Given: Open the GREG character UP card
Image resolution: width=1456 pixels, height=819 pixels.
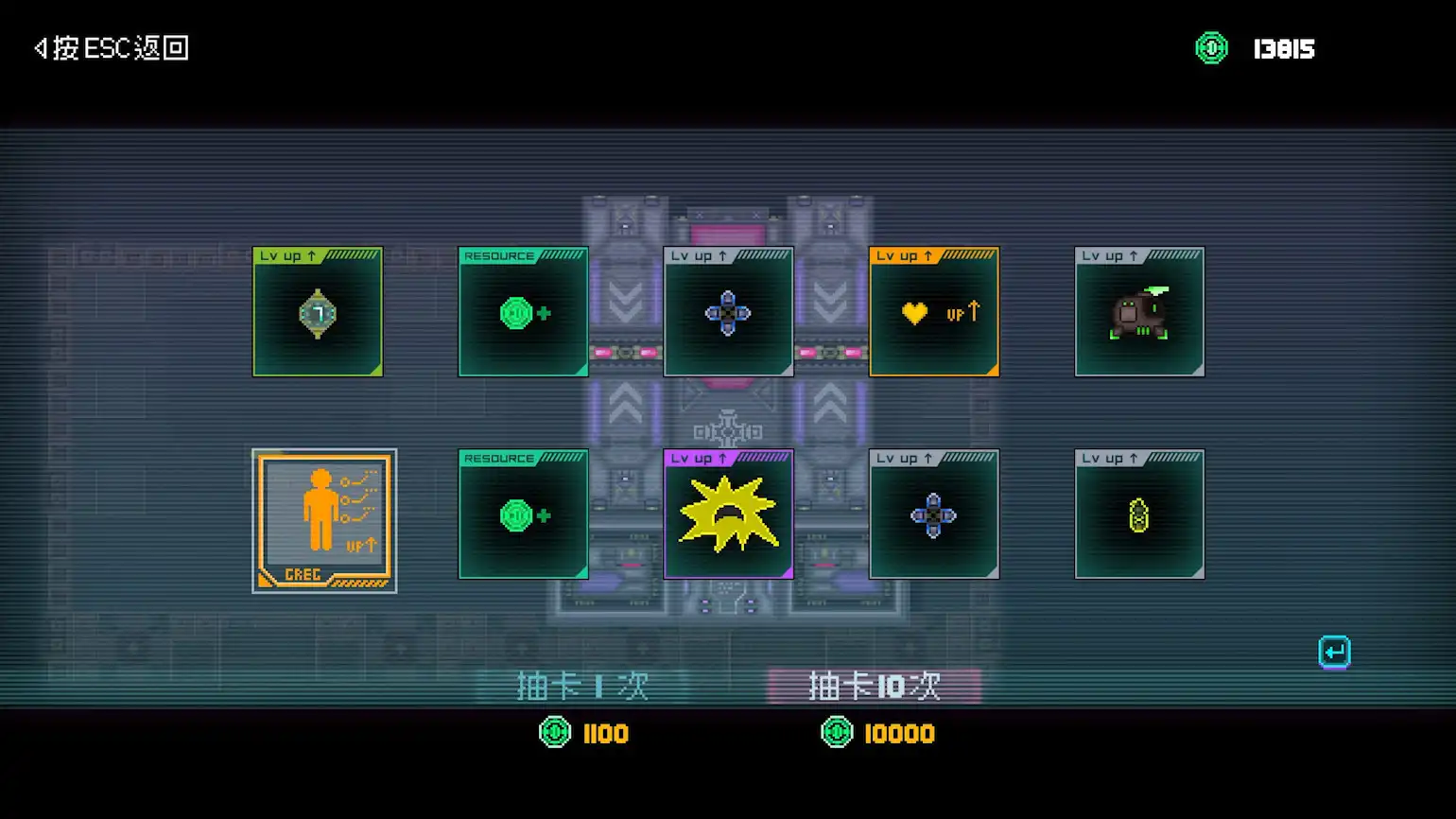Looking at the screenshot, I should pyautogui.click(x=324, y=519).
